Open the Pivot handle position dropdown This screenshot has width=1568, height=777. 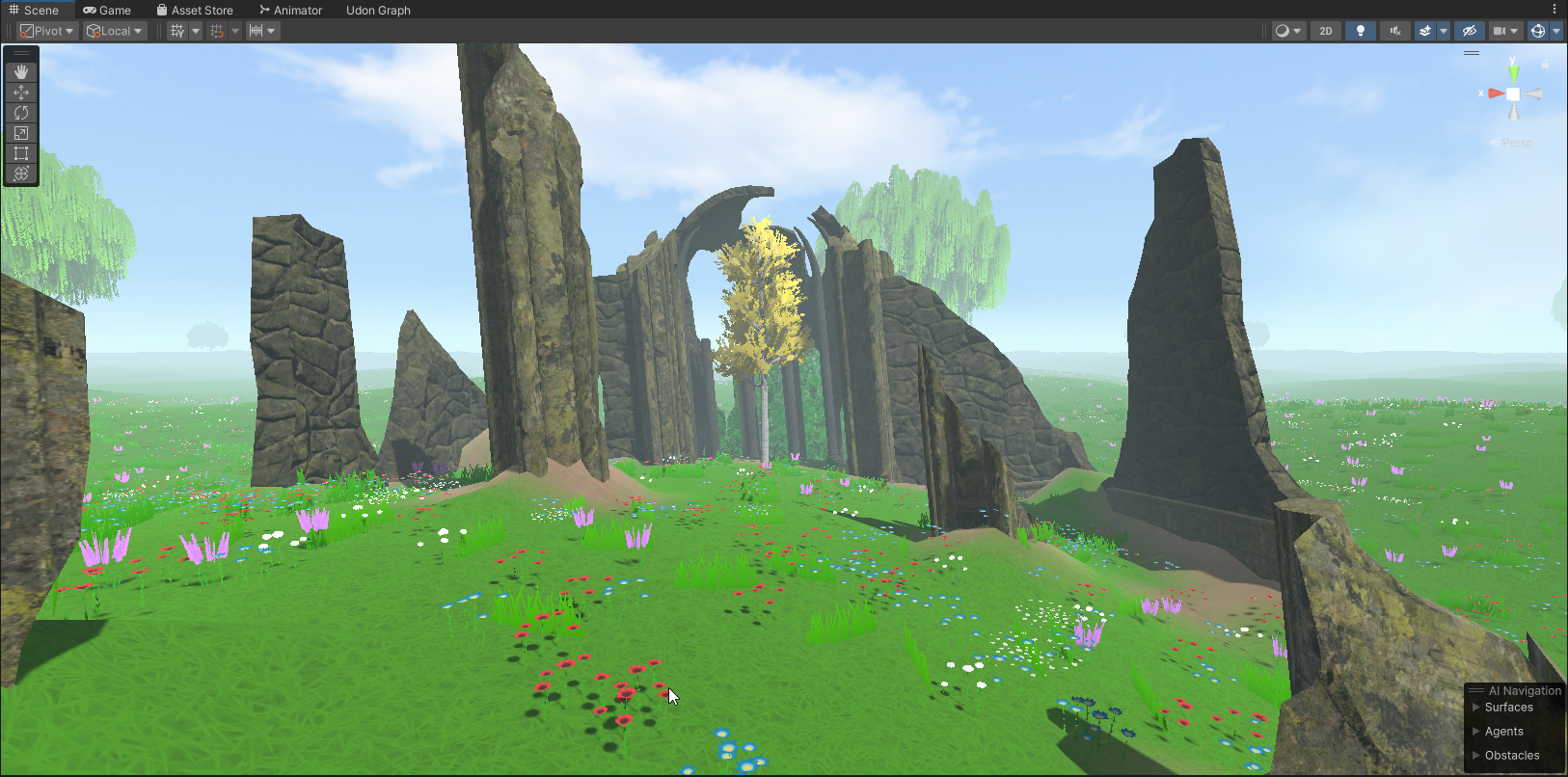point(46,31)
